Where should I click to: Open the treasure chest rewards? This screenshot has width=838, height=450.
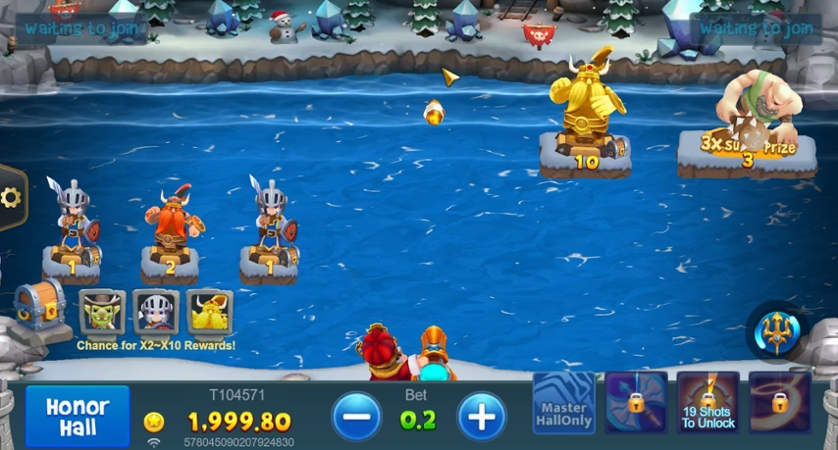(38, 307)
